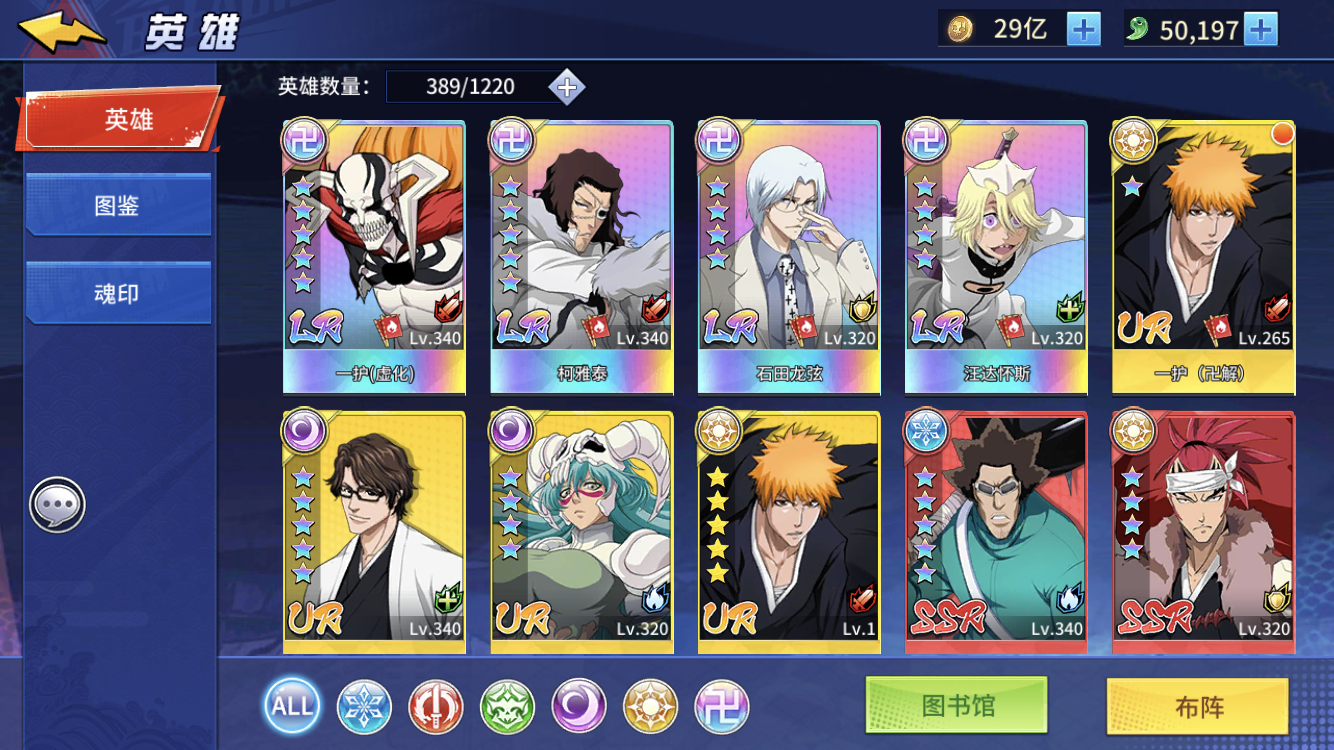This screenshot has height=750, width=1334.
Task: Add more green soul currency
Action: pyautogui.click(x=1260, y=29)
